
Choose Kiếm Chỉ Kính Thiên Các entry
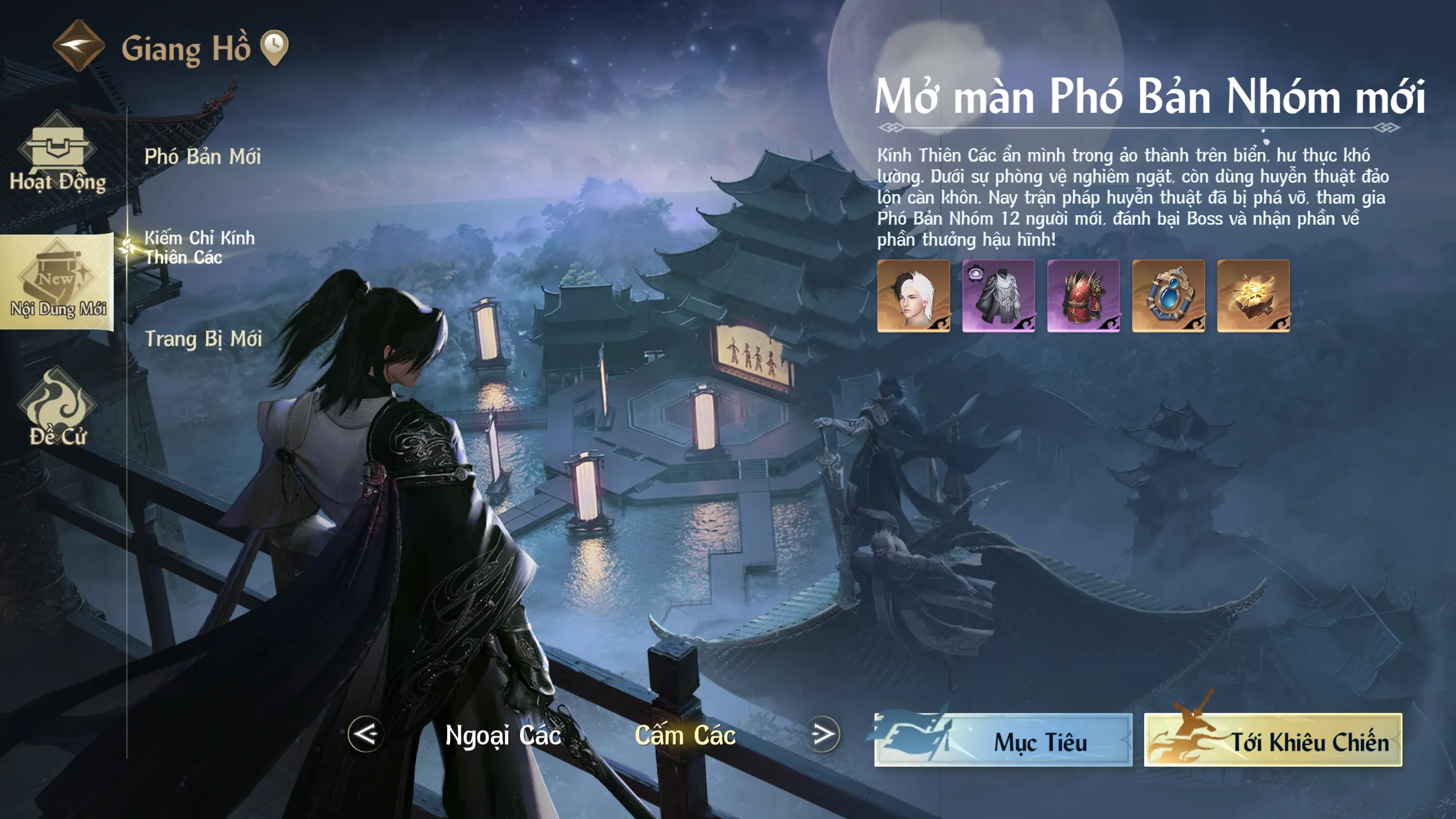pyautogui.click(x=199, y=248)
